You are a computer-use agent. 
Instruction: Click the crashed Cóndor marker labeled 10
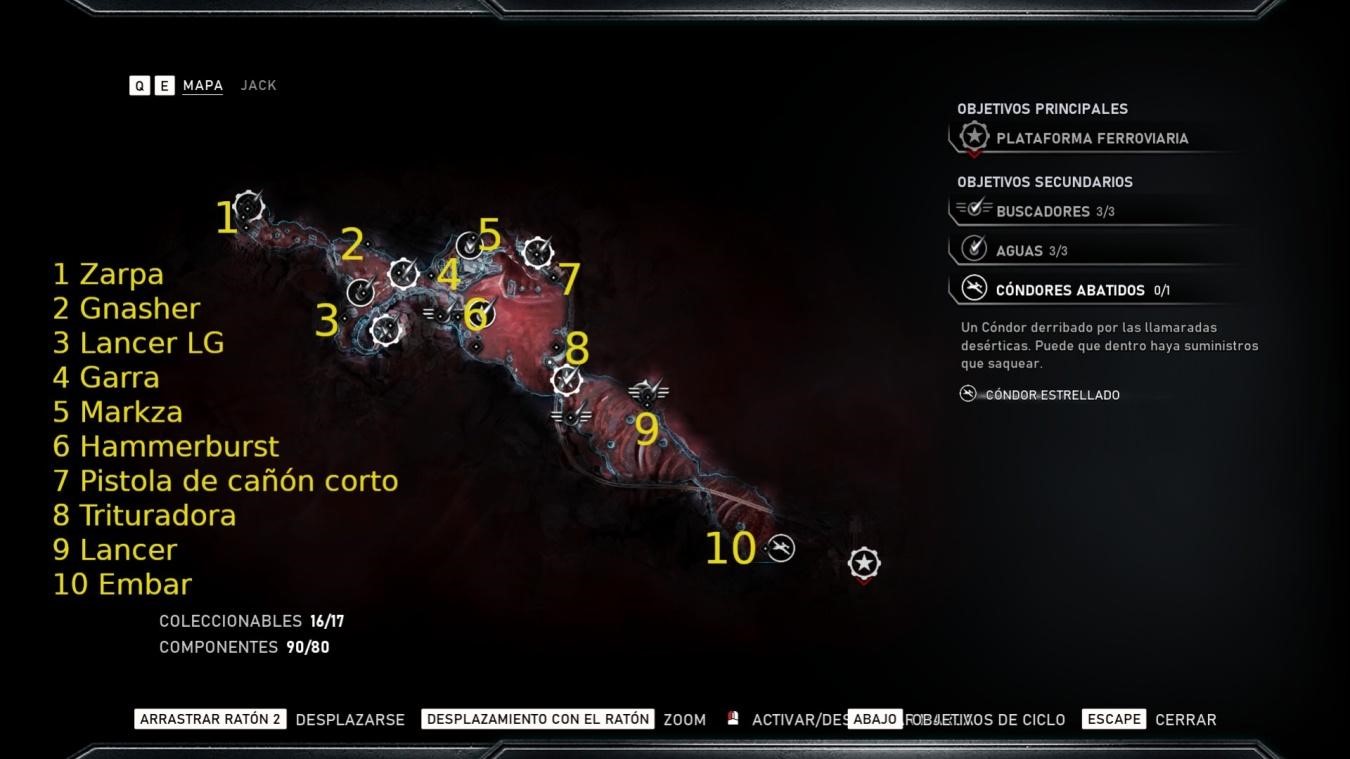tap(780, 548)
